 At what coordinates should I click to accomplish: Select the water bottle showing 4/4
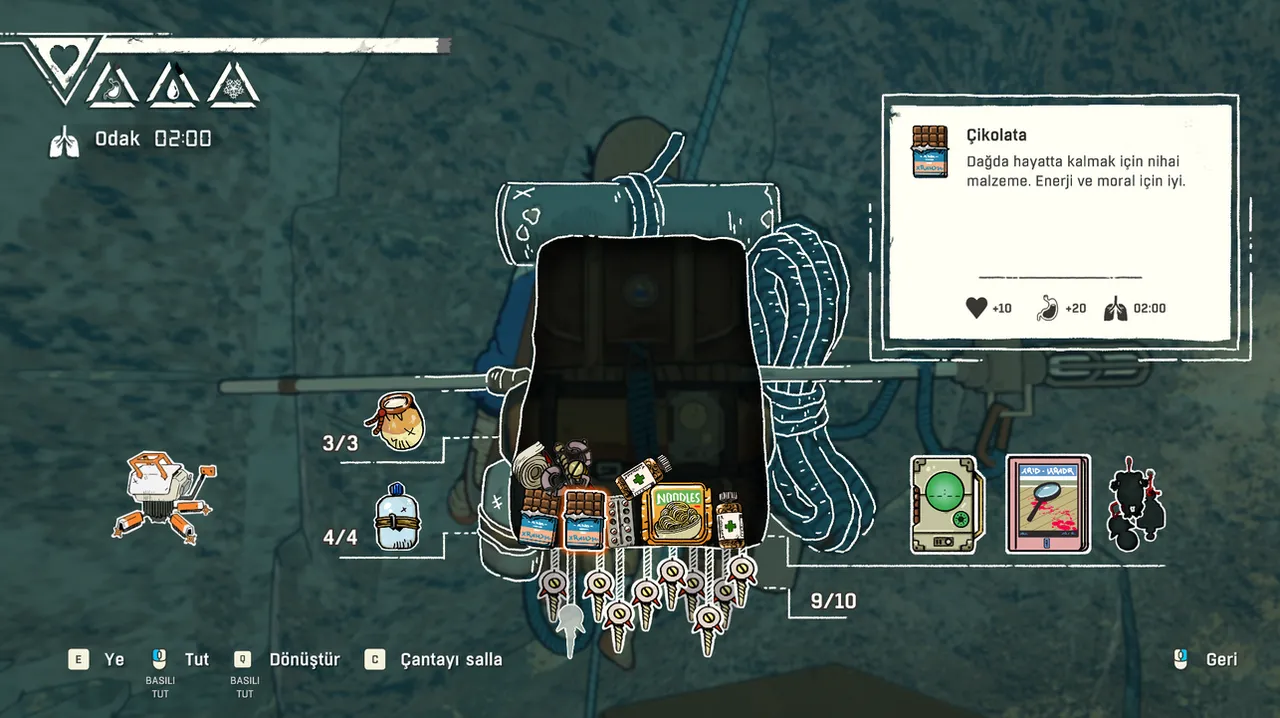click(x=394, y=519)
